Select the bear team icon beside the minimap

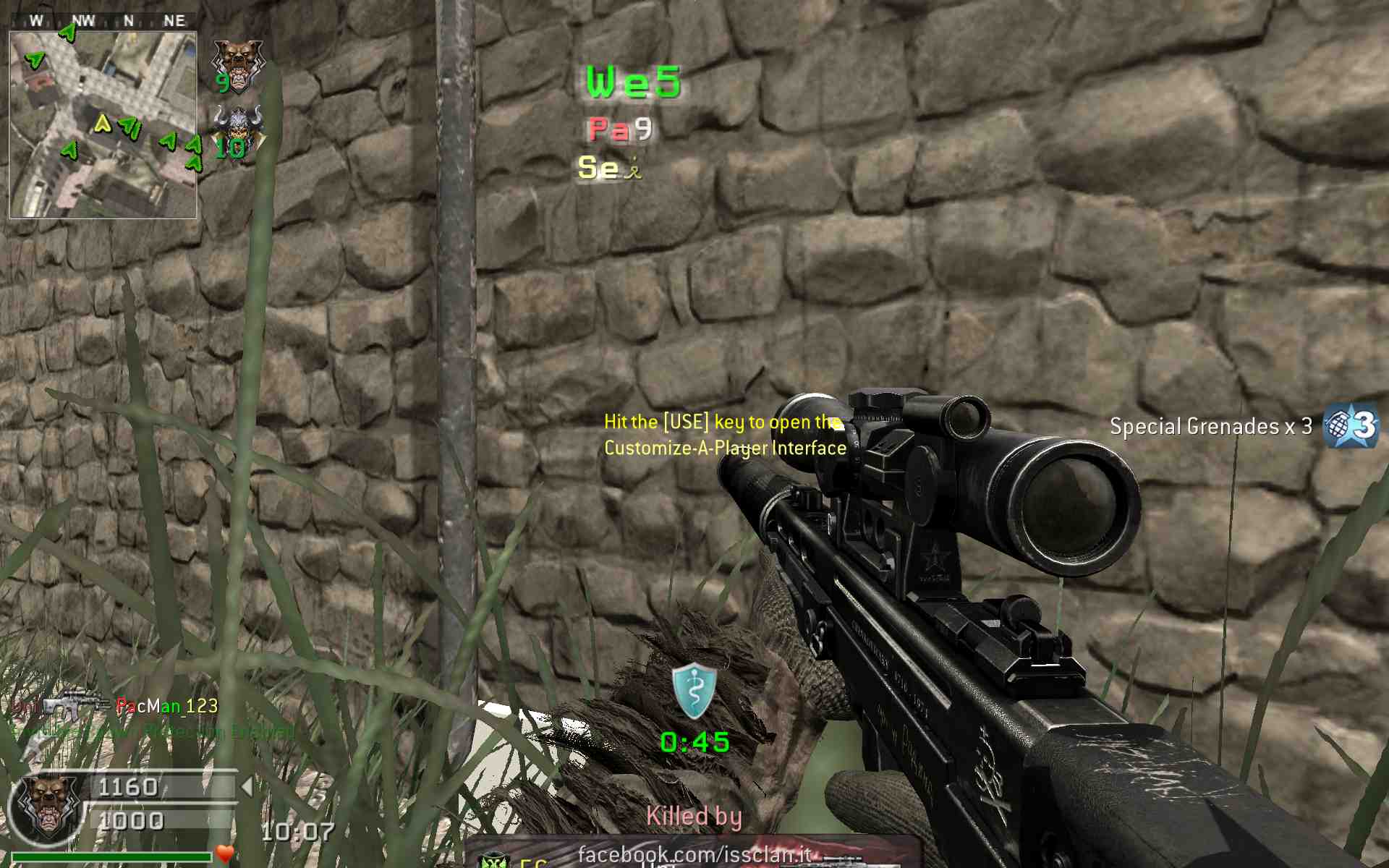[237, 64]
